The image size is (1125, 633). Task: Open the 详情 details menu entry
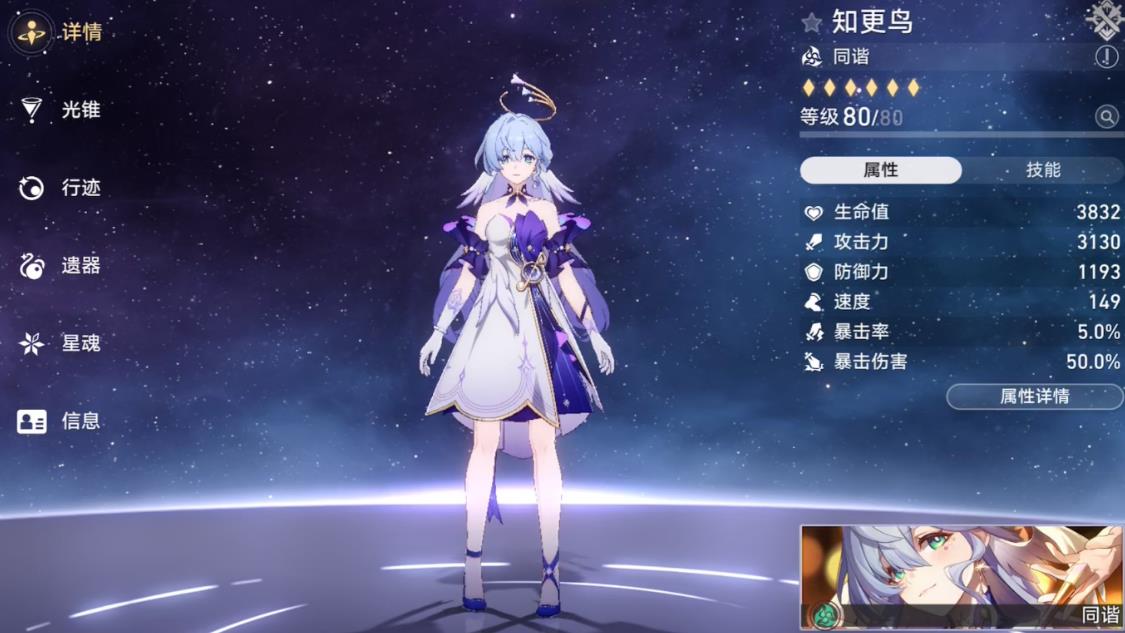tap(58, 32)
